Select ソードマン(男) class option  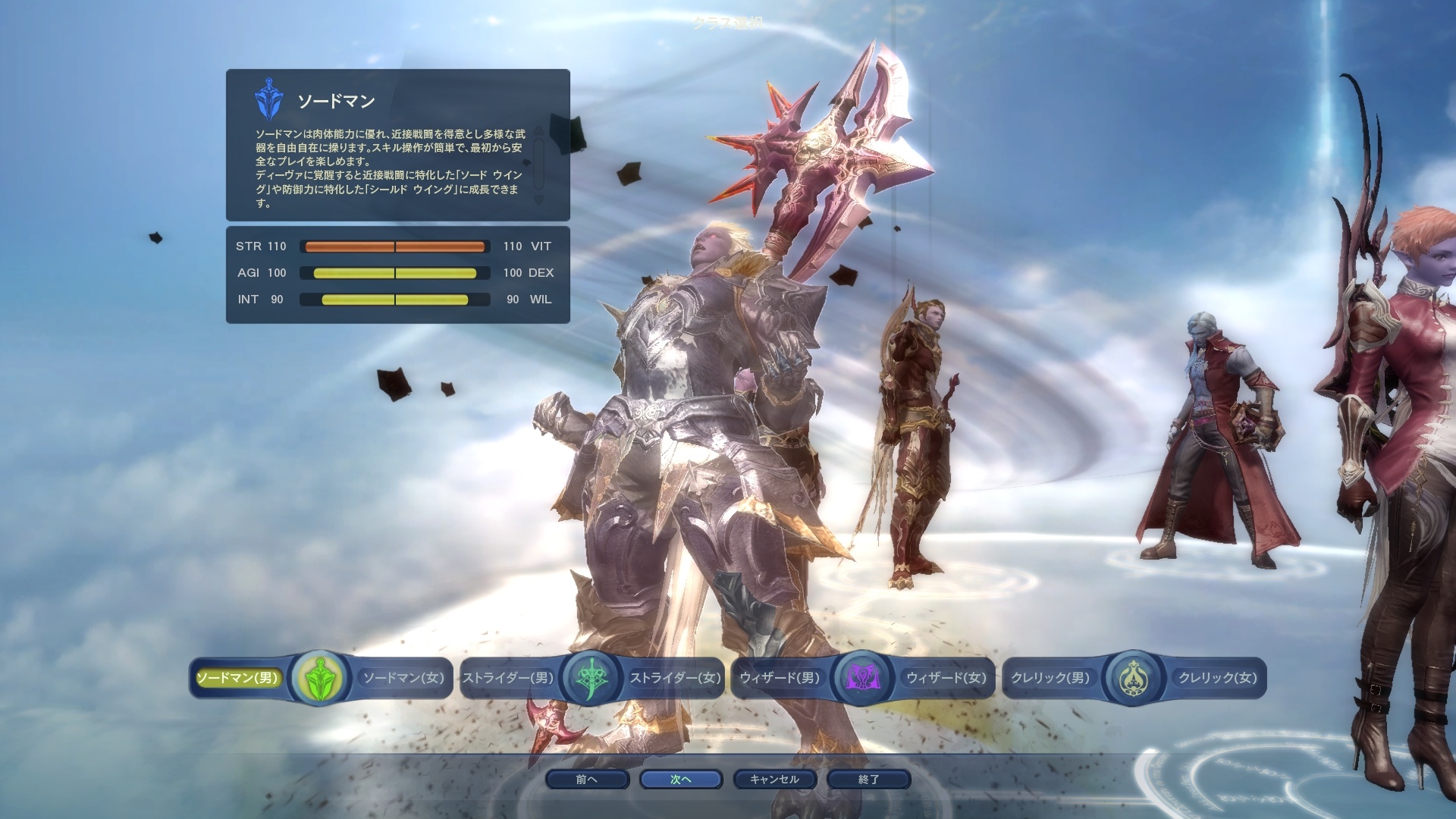pos(238,678)
